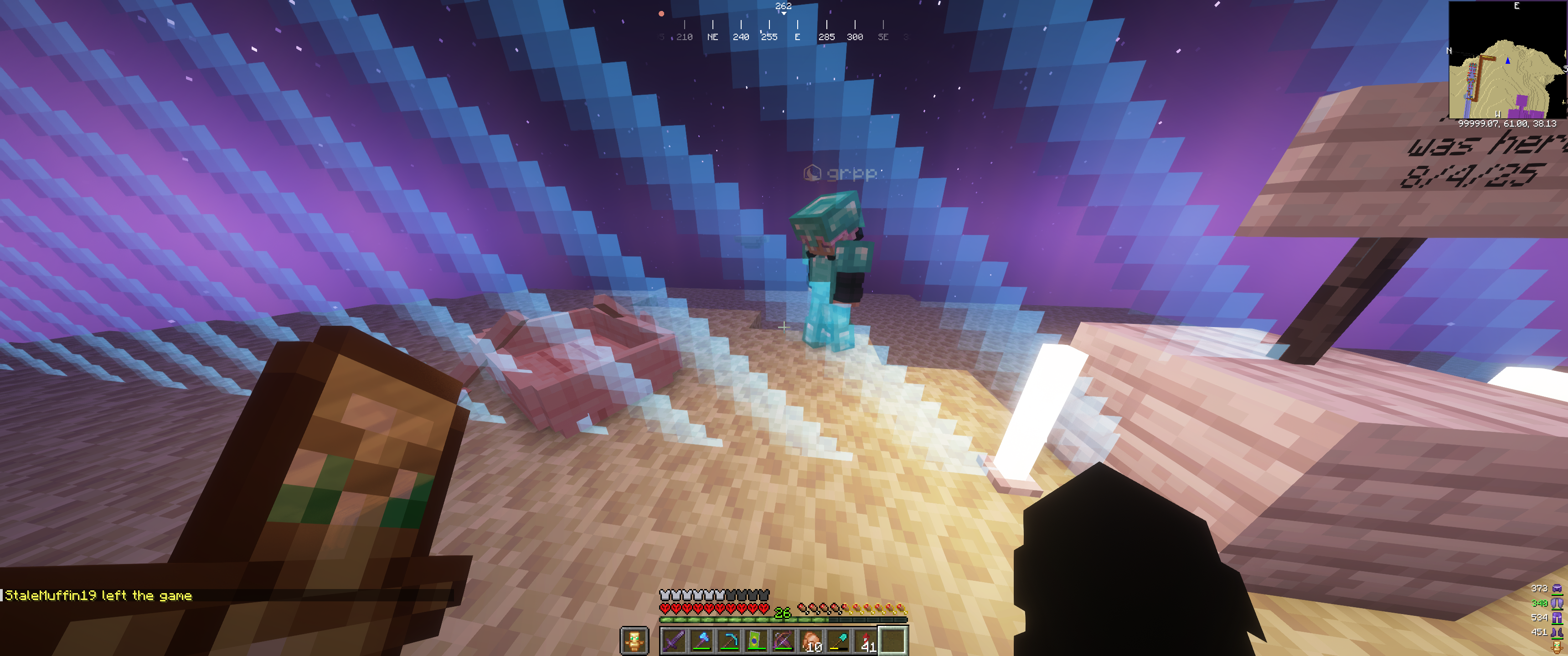1568x656 pixels.
Task: Select the diamond pickaxe hotbar slot
Action: click(x=728, y=641)
